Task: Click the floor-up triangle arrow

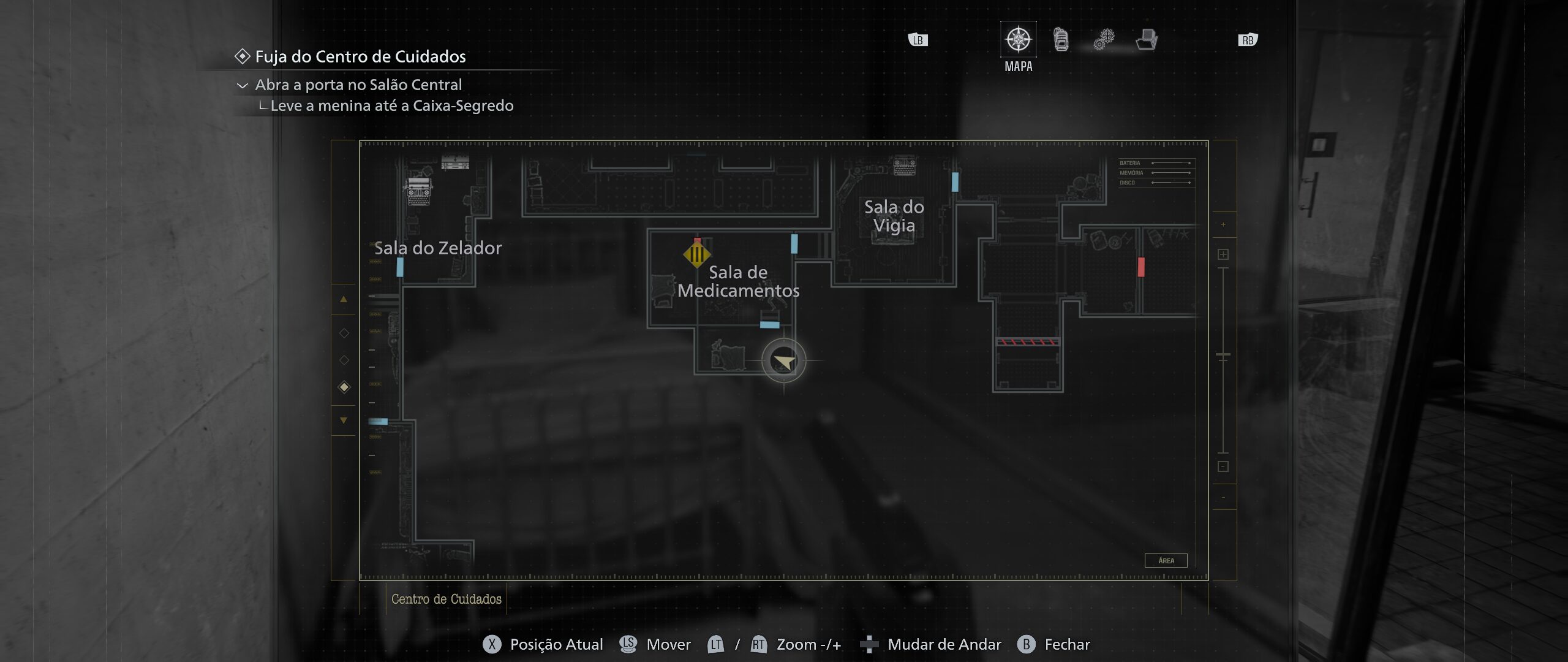Action: tap(344, 299)
